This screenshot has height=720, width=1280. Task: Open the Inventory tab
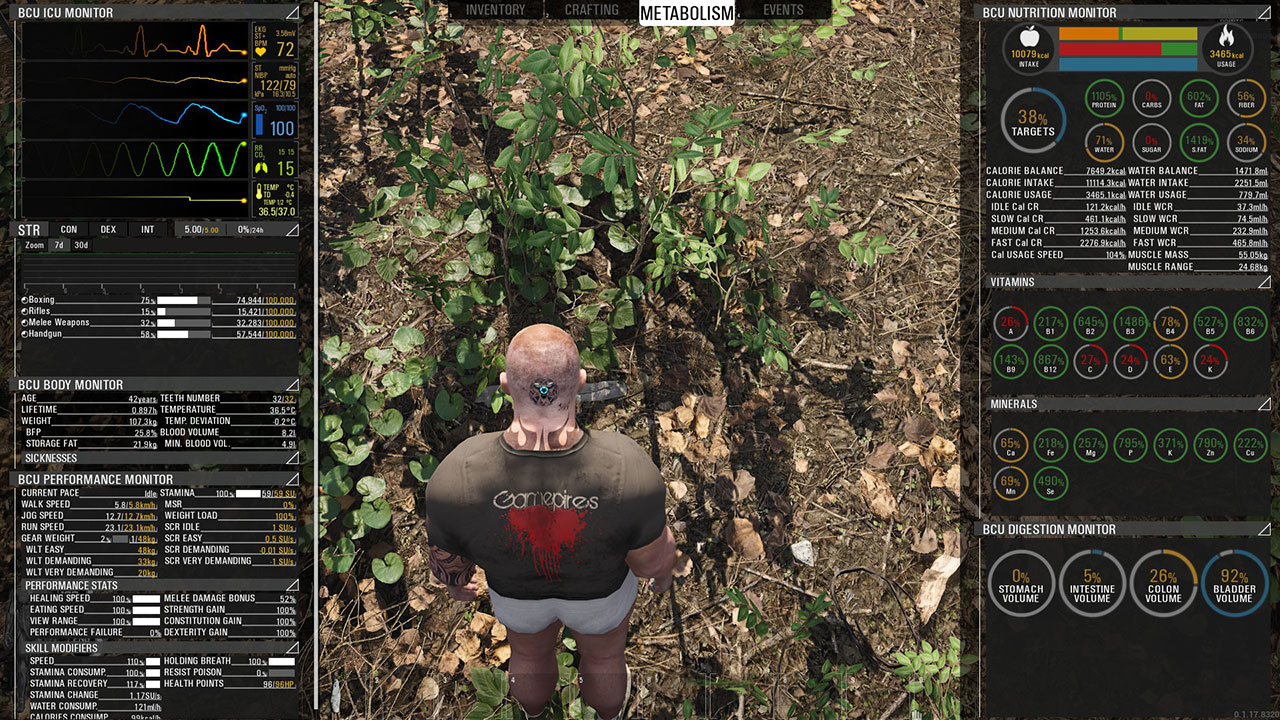click(495, 10)
